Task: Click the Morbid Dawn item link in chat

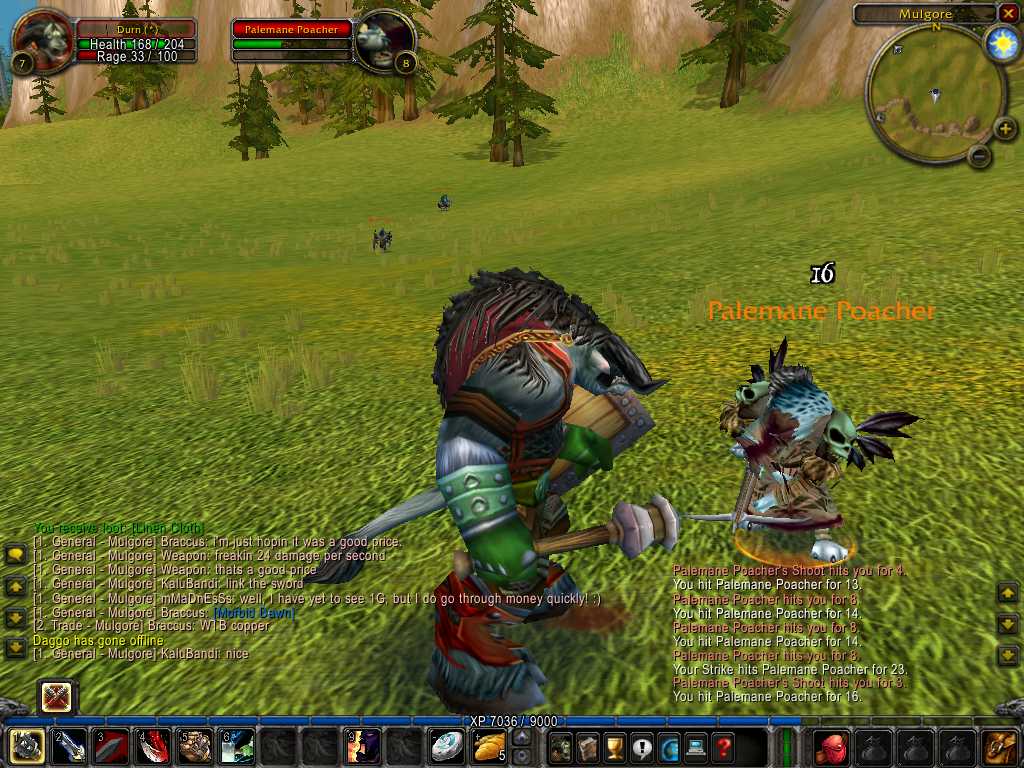Action: click(255, 612)
